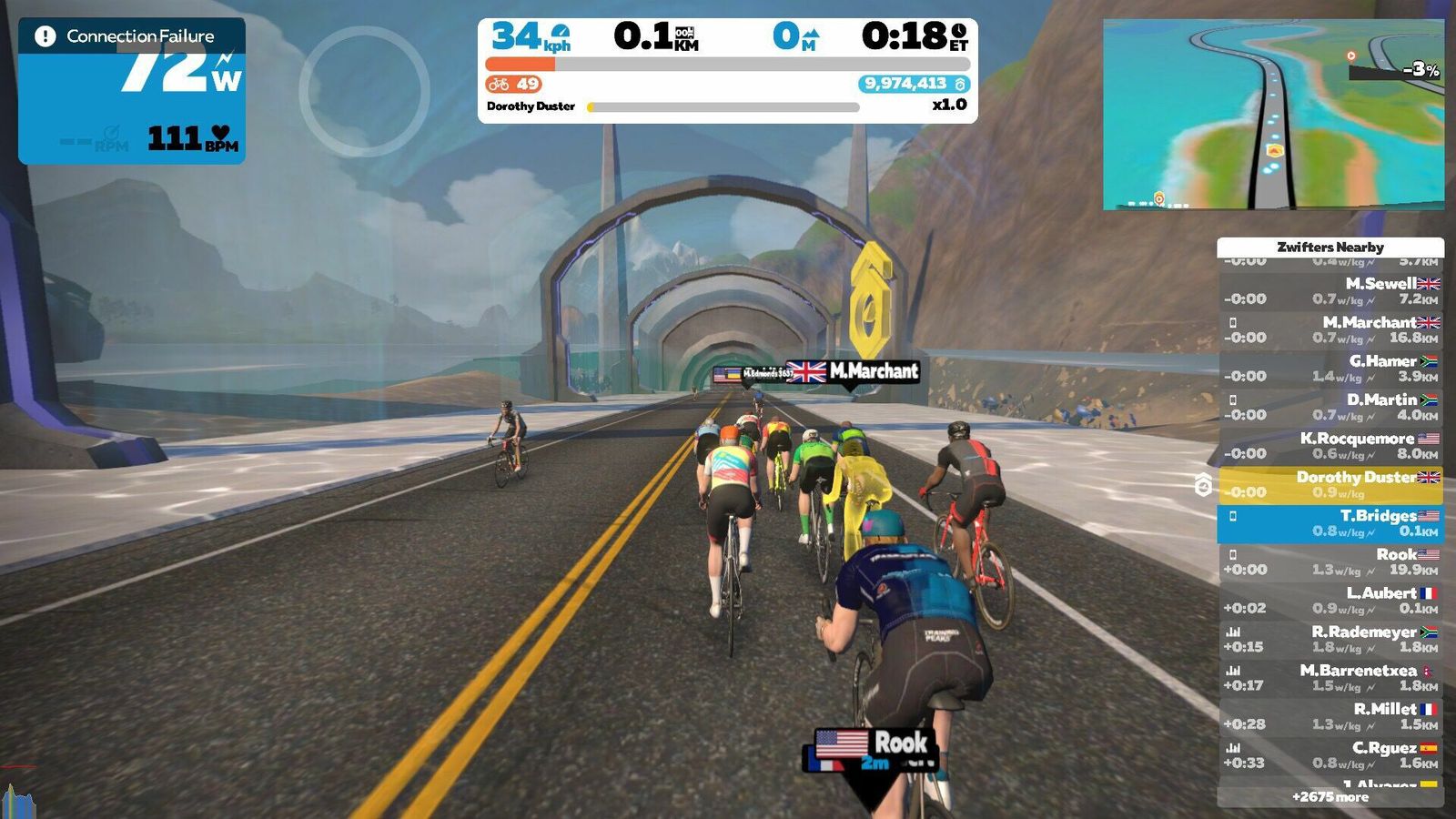Choose G.Hamer from nearby riders
This screenshot has width=1456, height=819.
1330,369
